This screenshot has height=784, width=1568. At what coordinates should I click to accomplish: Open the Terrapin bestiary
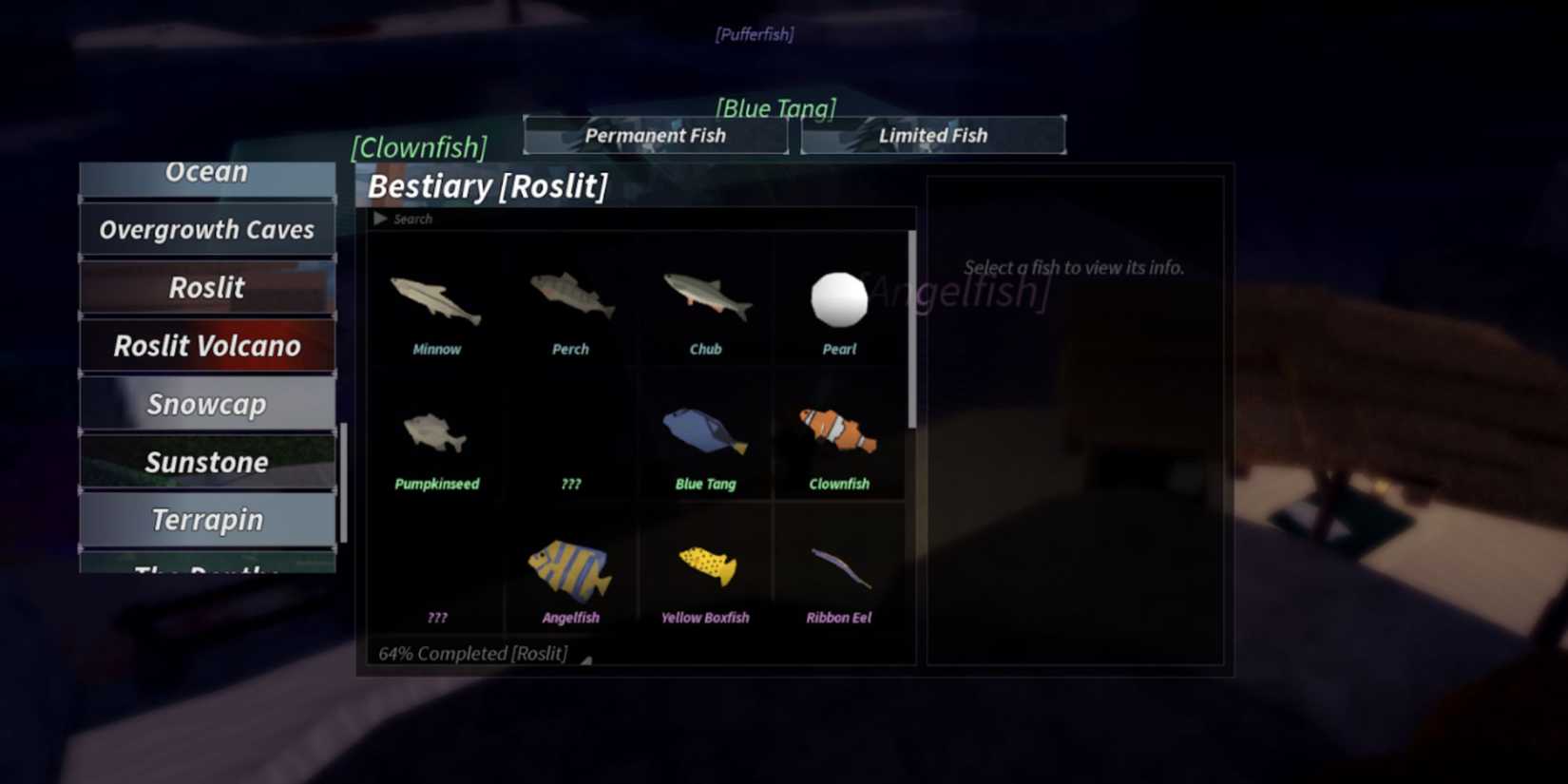pyautogui.click(x=206, y=520)
